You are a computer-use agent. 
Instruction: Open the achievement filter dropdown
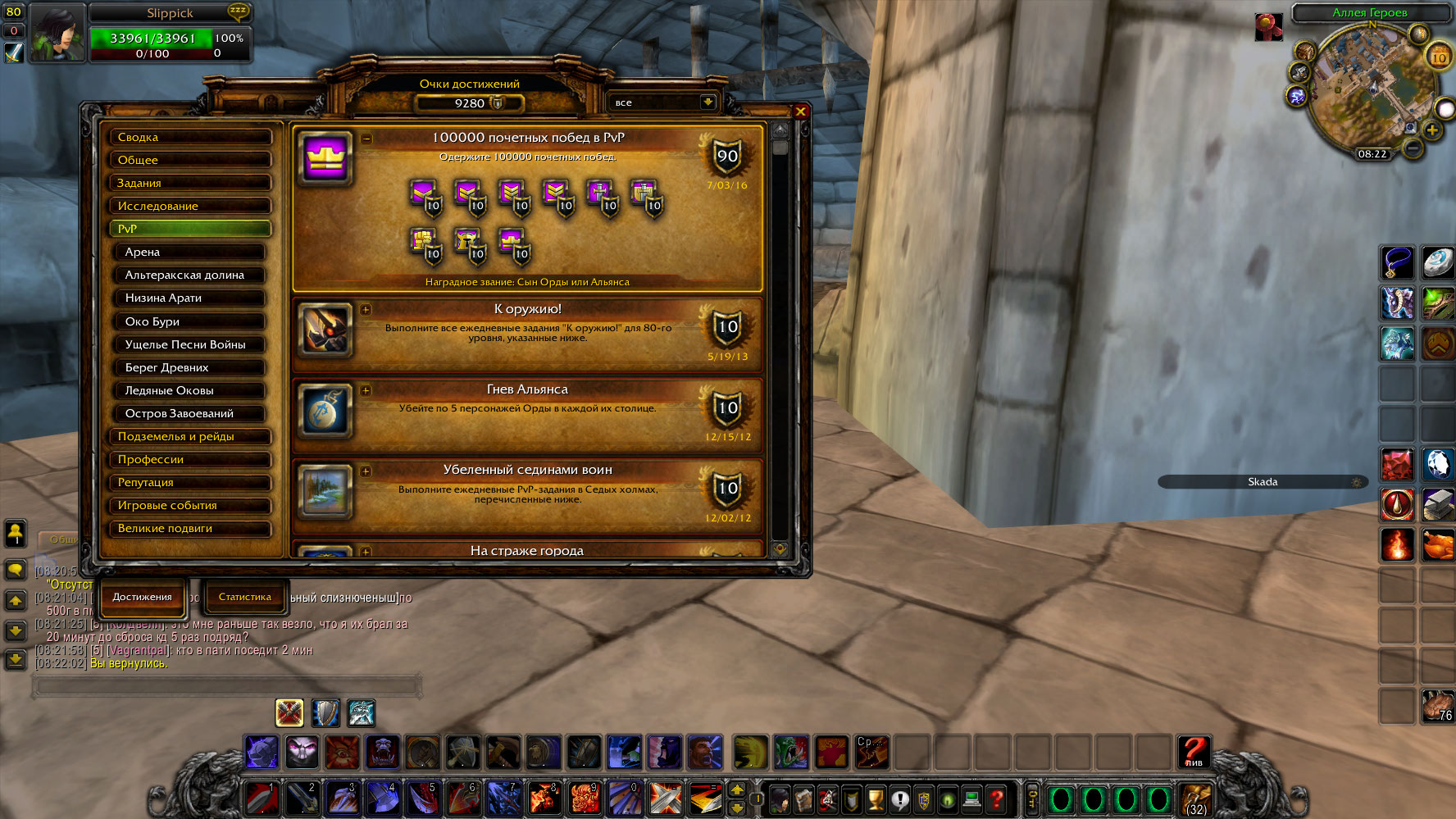pyautogui.click(x=708, y=102)
